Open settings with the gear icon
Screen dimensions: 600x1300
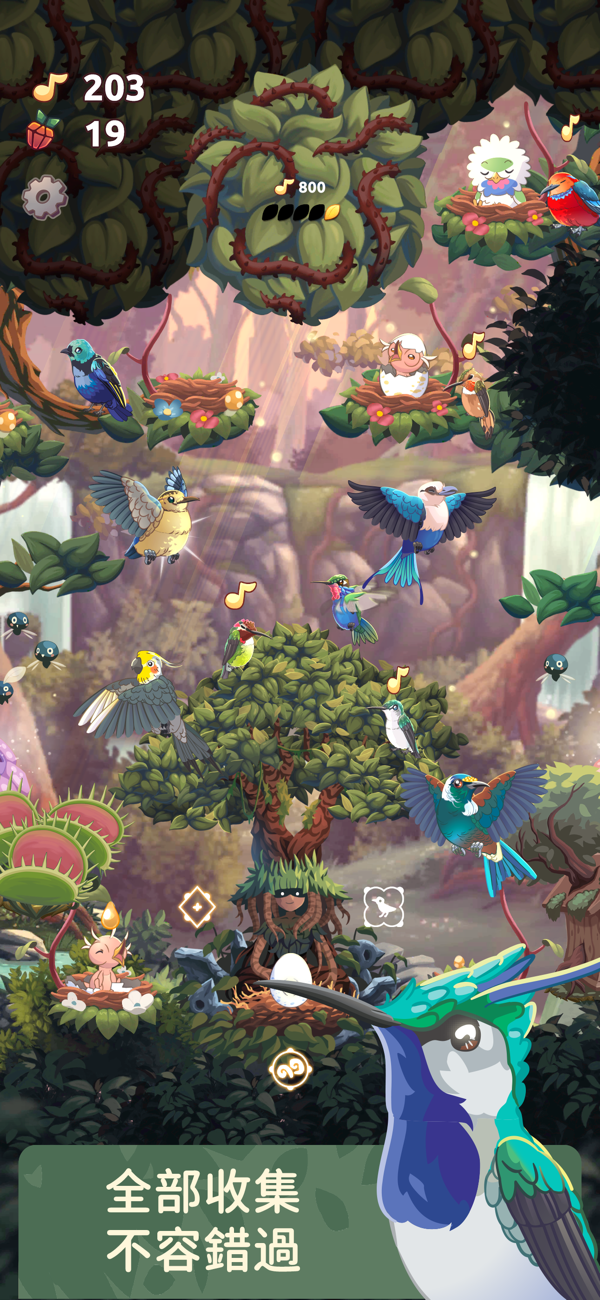click(43, 198)
